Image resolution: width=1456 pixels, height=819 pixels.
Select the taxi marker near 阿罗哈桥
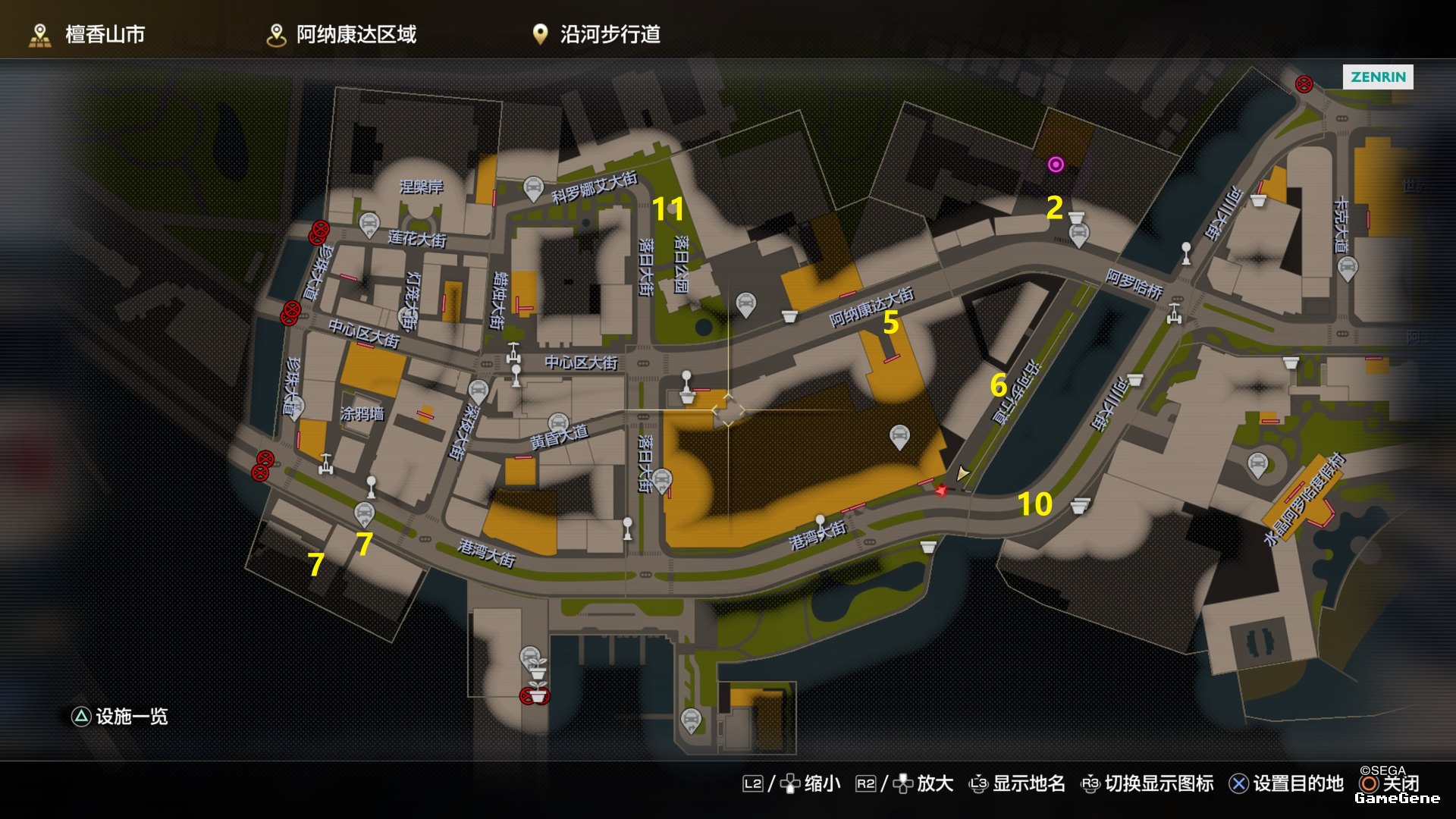1078,234
